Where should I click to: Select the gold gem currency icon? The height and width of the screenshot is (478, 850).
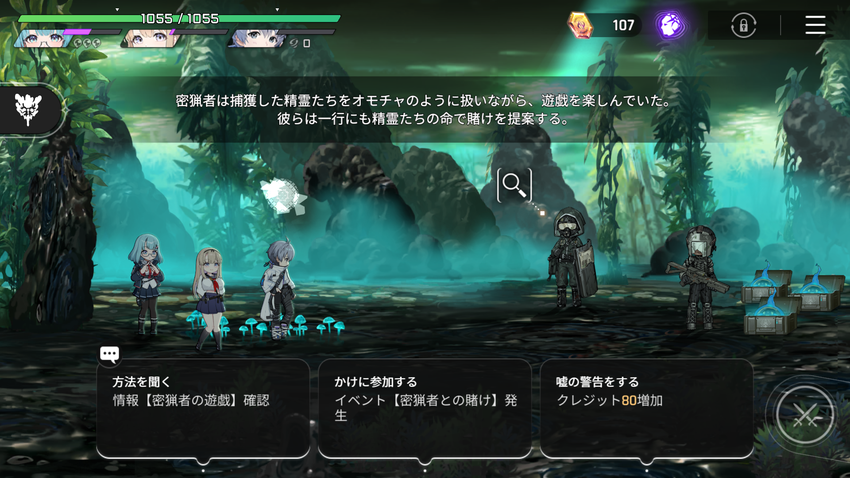pyautogui.click(x=580, y=25)
